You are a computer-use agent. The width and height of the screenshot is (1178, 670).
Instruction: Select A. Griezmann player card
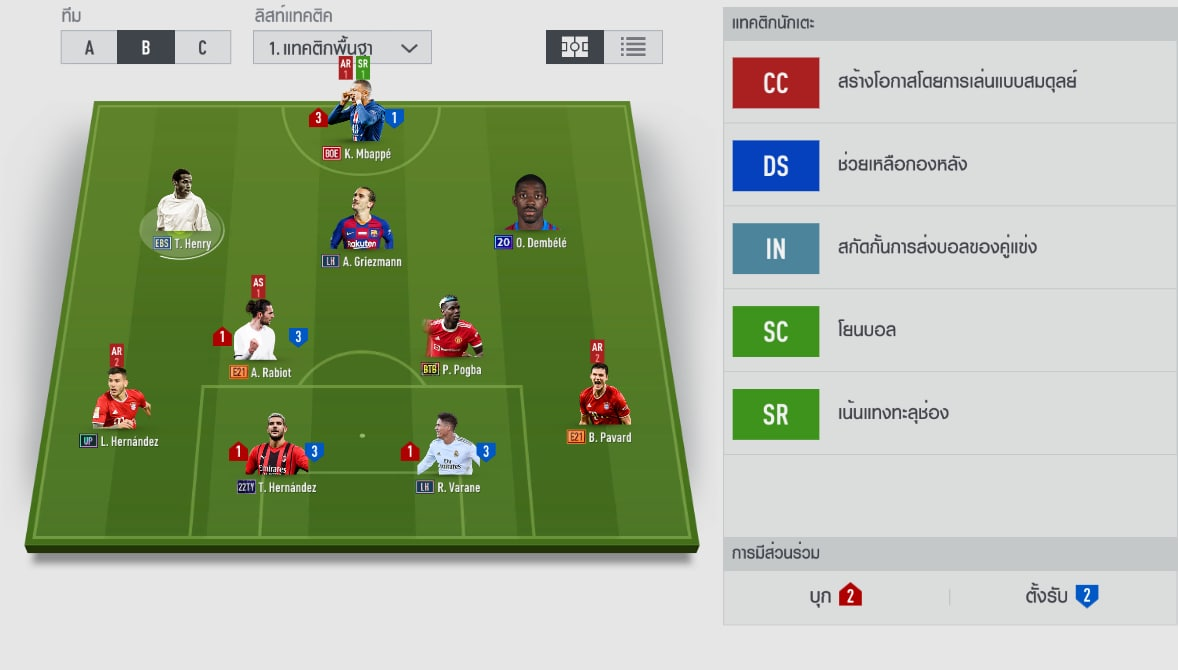point(361,222)
